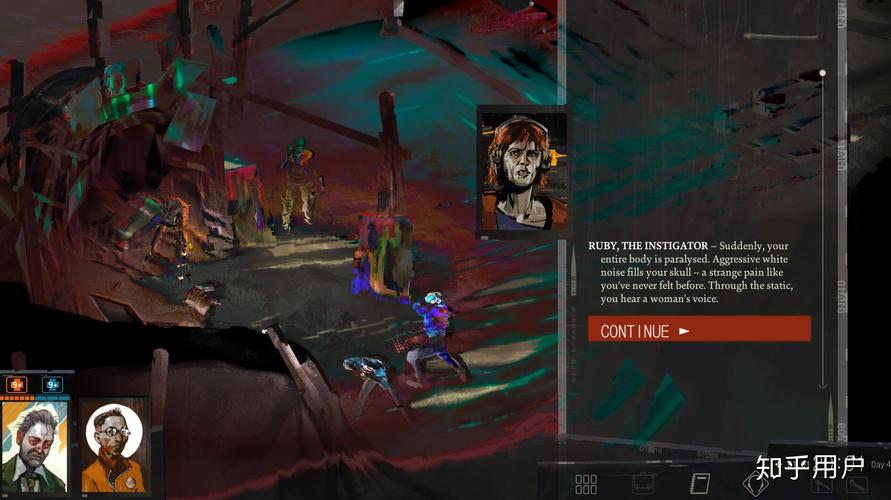Open the Thought Cabinet icon
The image size is (891, 500).
pyautogui.click(x=756, y=484)
